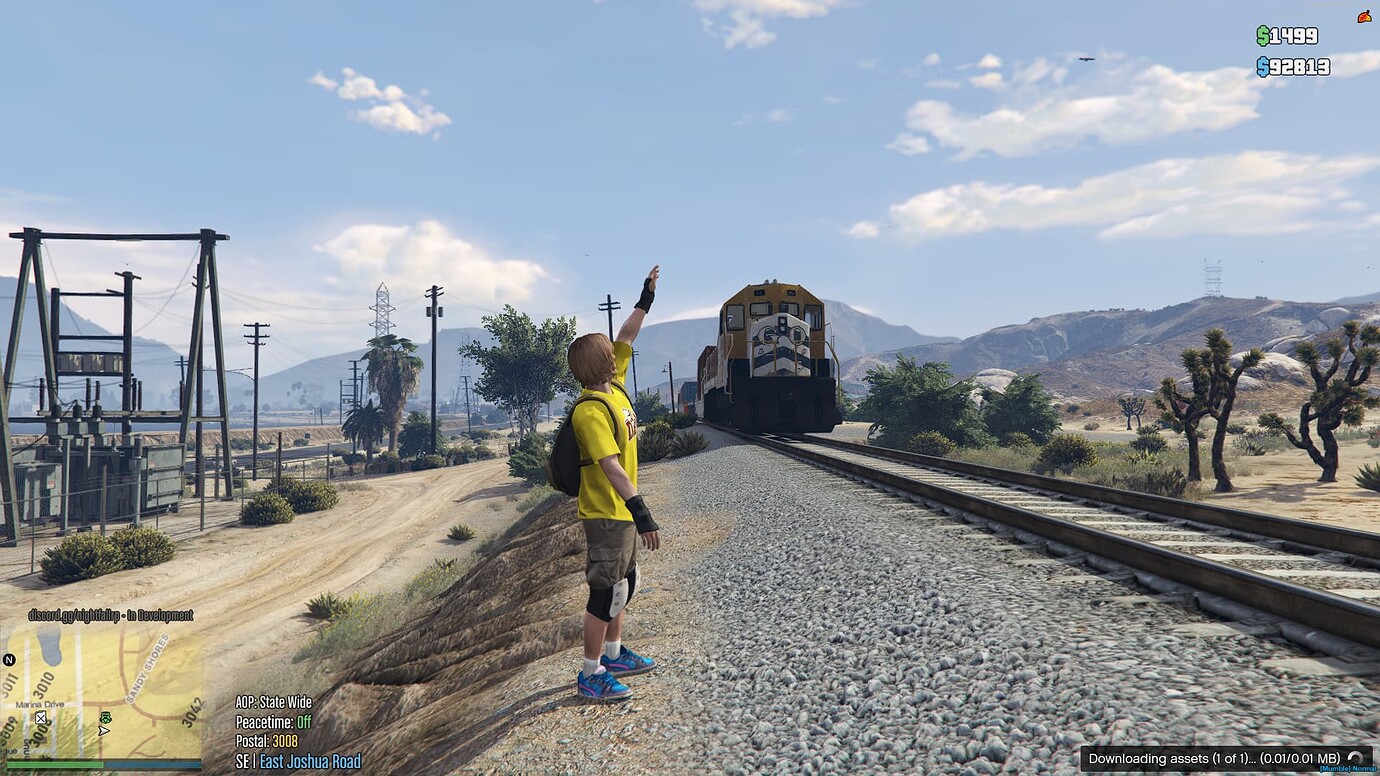
Task: Click the white waypoint marker on Marina Drive
Action: [x=41, y=718]
